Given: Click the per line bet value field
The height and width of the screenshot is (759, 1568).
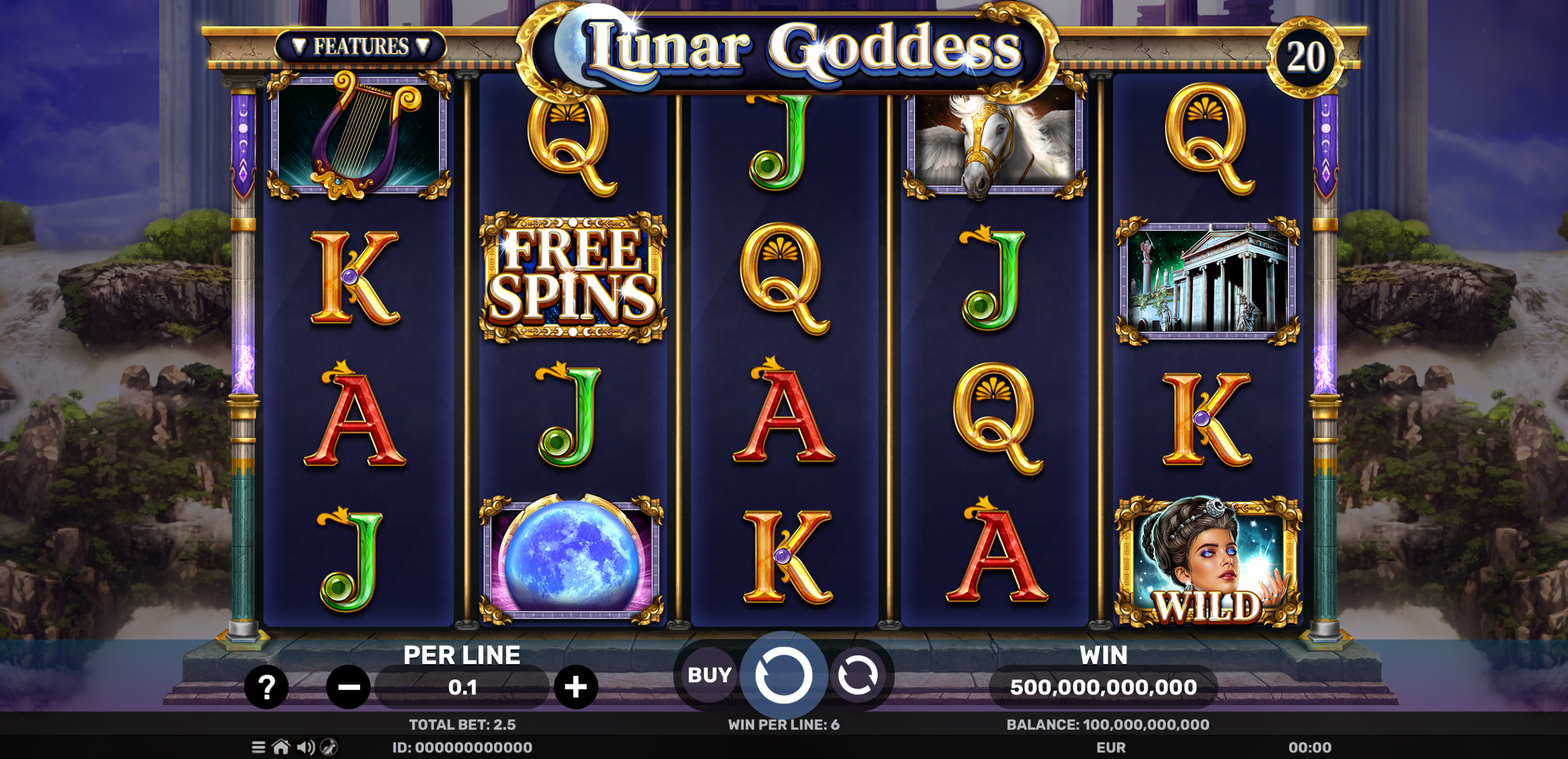Looking at the screenshot, I should point(464,687).
